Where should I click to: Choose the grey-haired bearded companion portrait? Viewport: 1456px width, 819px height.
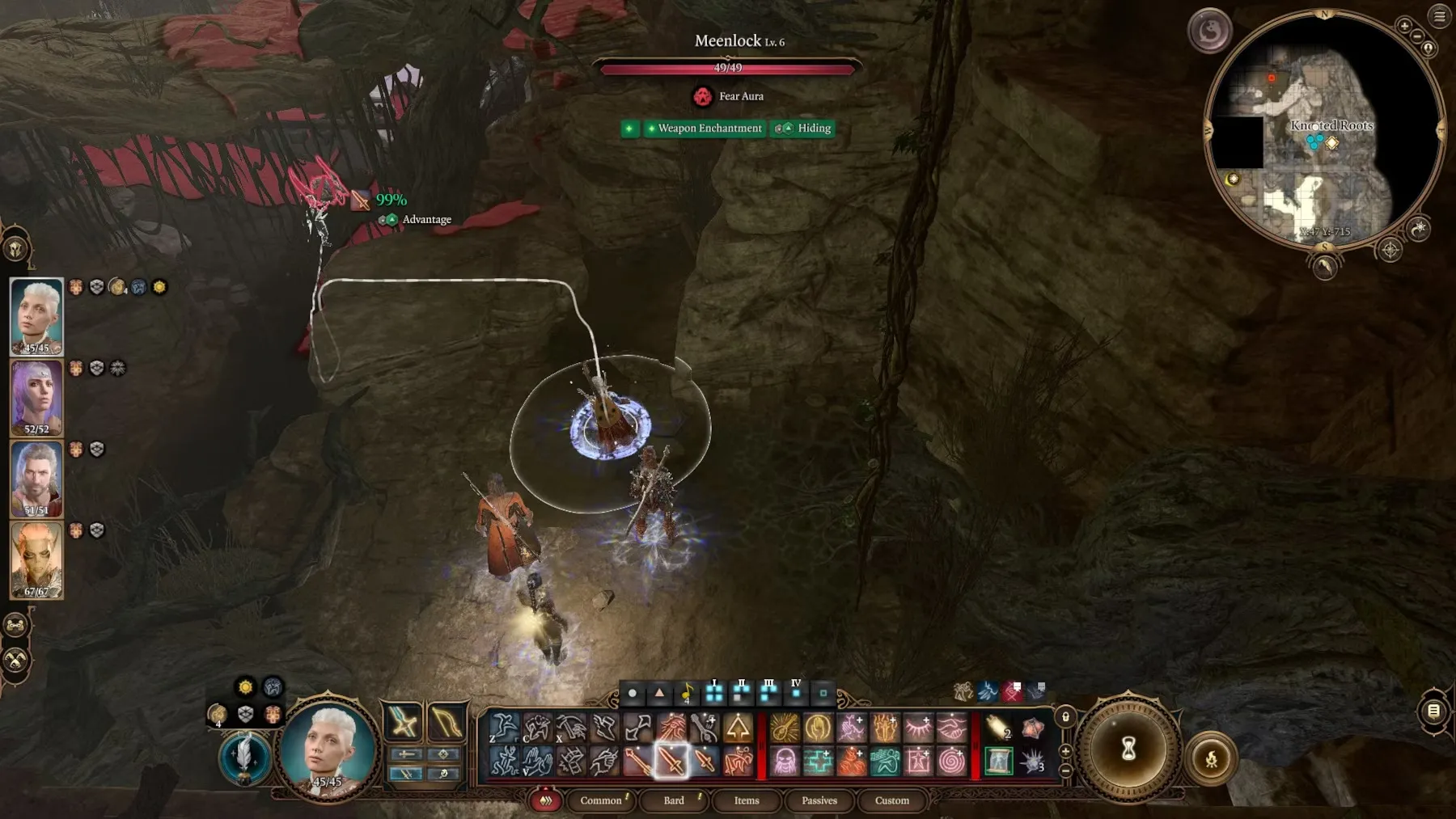[36, 477]
